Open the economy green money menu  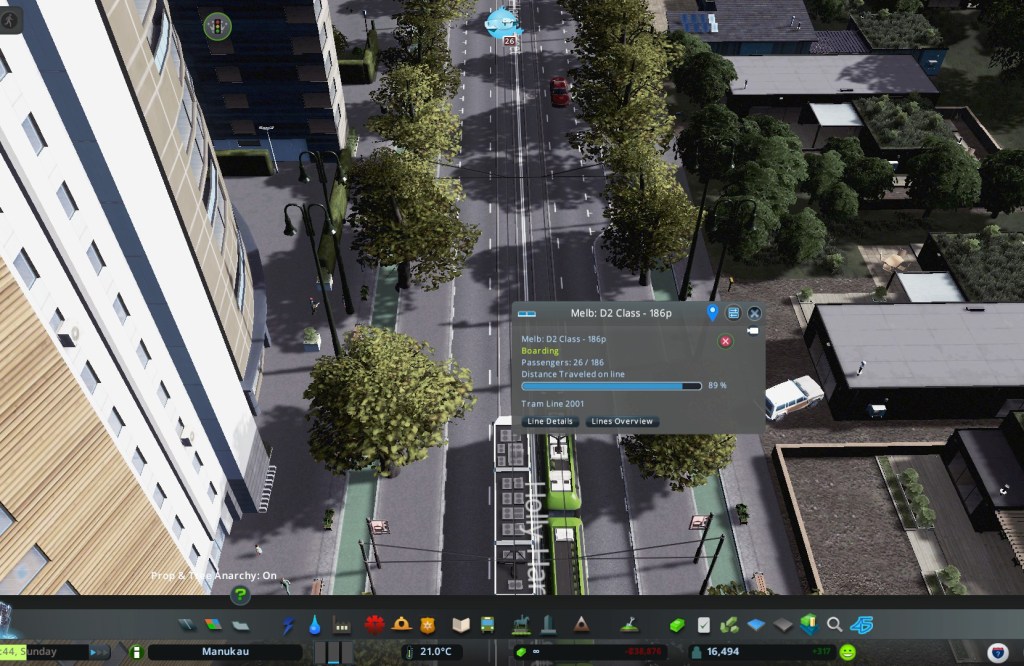(677, 625)
